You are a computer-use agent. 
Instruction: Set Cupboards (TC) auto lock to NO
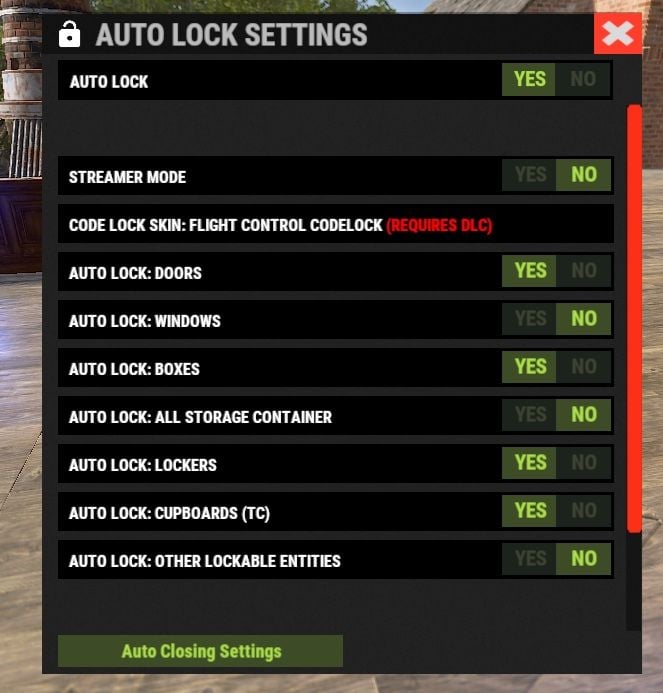tap(583, 511)
